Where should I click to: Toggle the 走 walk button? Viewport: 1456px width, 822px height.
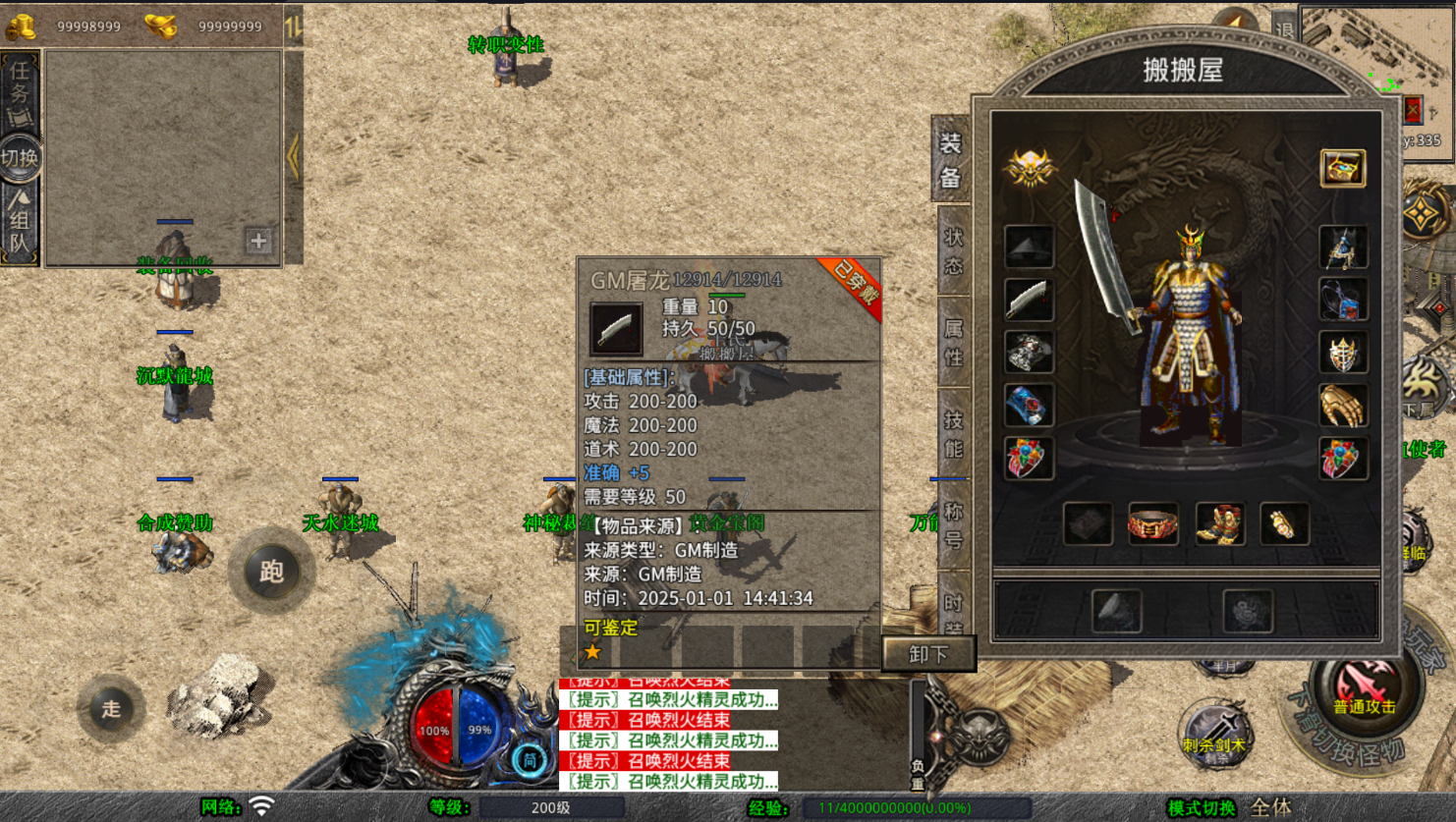click(110, 708)
